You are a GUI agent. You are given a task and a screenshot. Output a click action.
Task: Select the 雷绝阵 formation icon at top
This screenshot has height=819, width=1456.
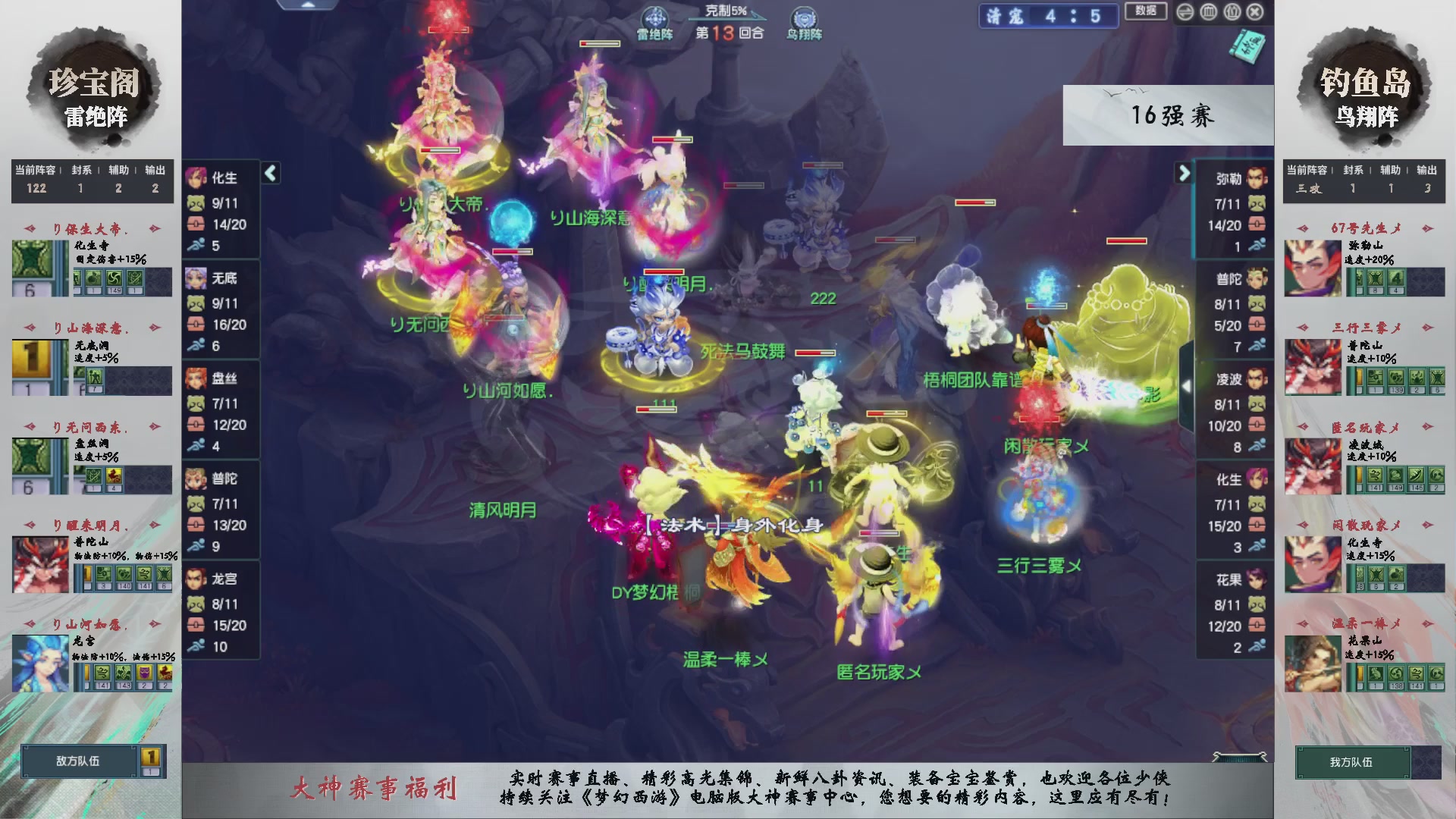tap(654, 17)
